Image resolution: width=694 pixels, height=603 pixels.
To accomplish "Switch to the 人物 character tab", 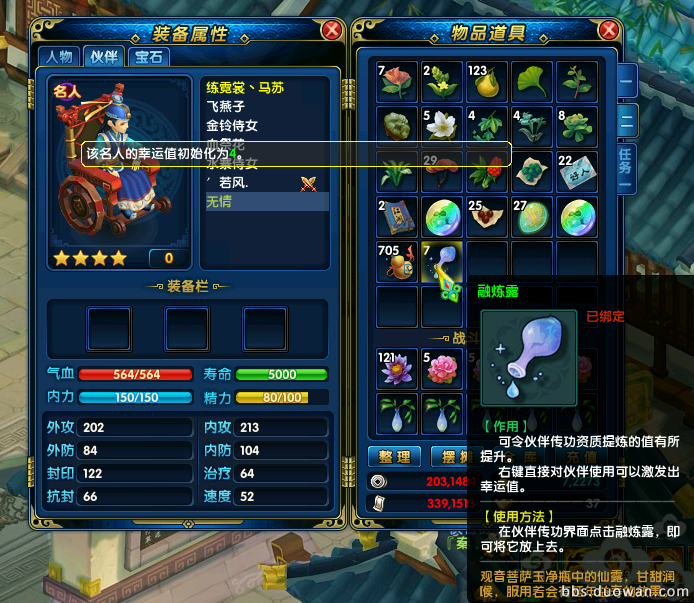I will coord(59,57).
